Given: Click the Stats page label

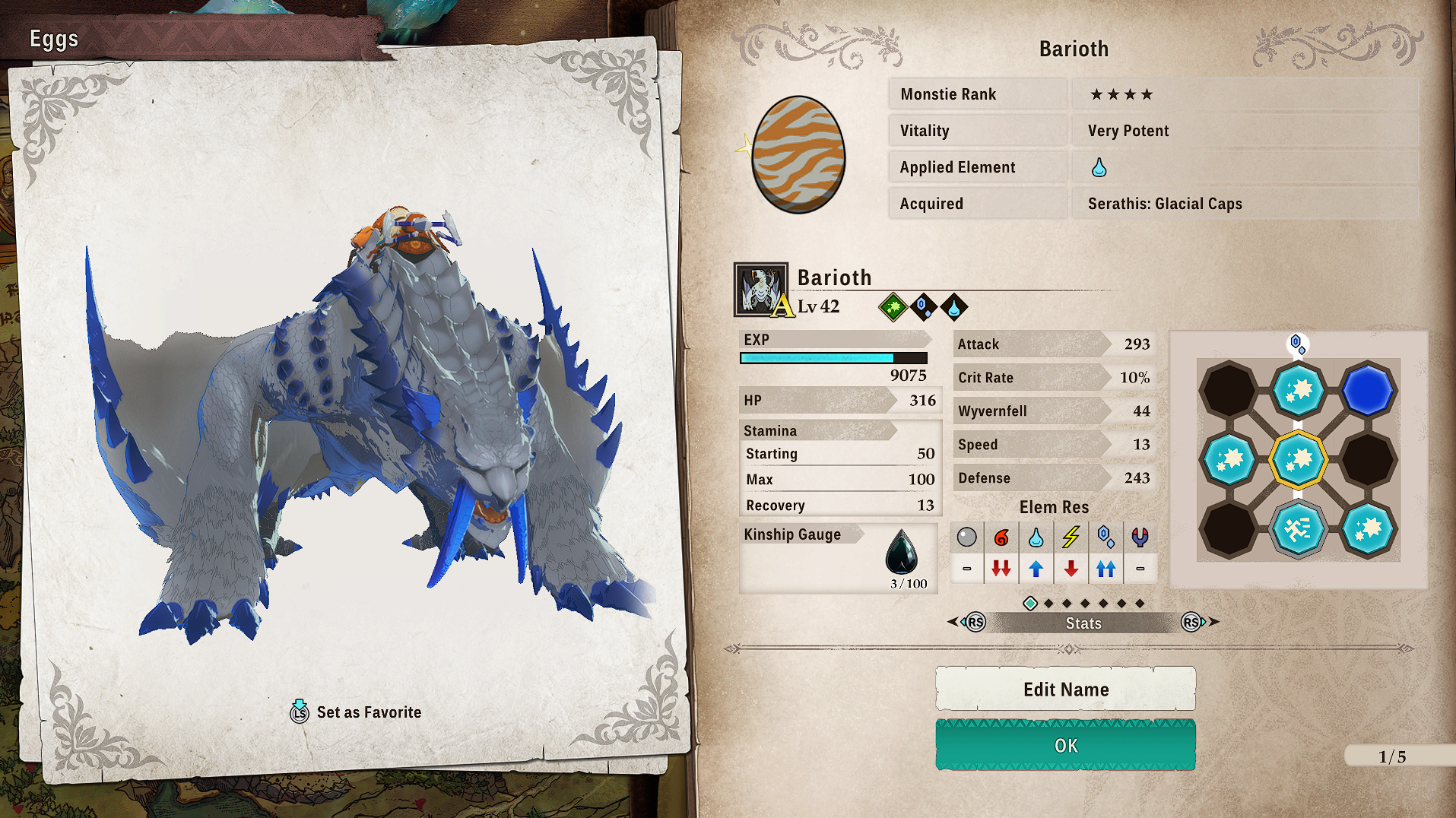Looking at the screenshot, I should tap(1083, 623).
